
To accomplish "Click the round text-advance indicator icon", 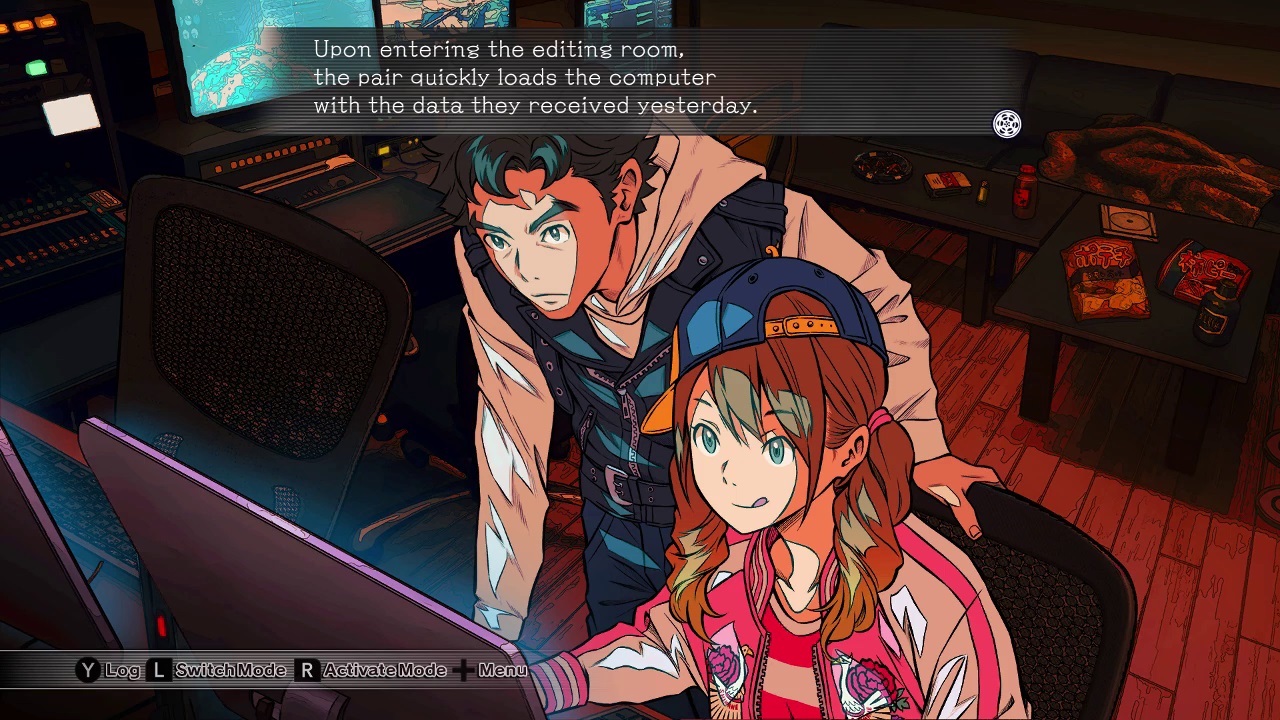I will click(x=1007, y=124).
